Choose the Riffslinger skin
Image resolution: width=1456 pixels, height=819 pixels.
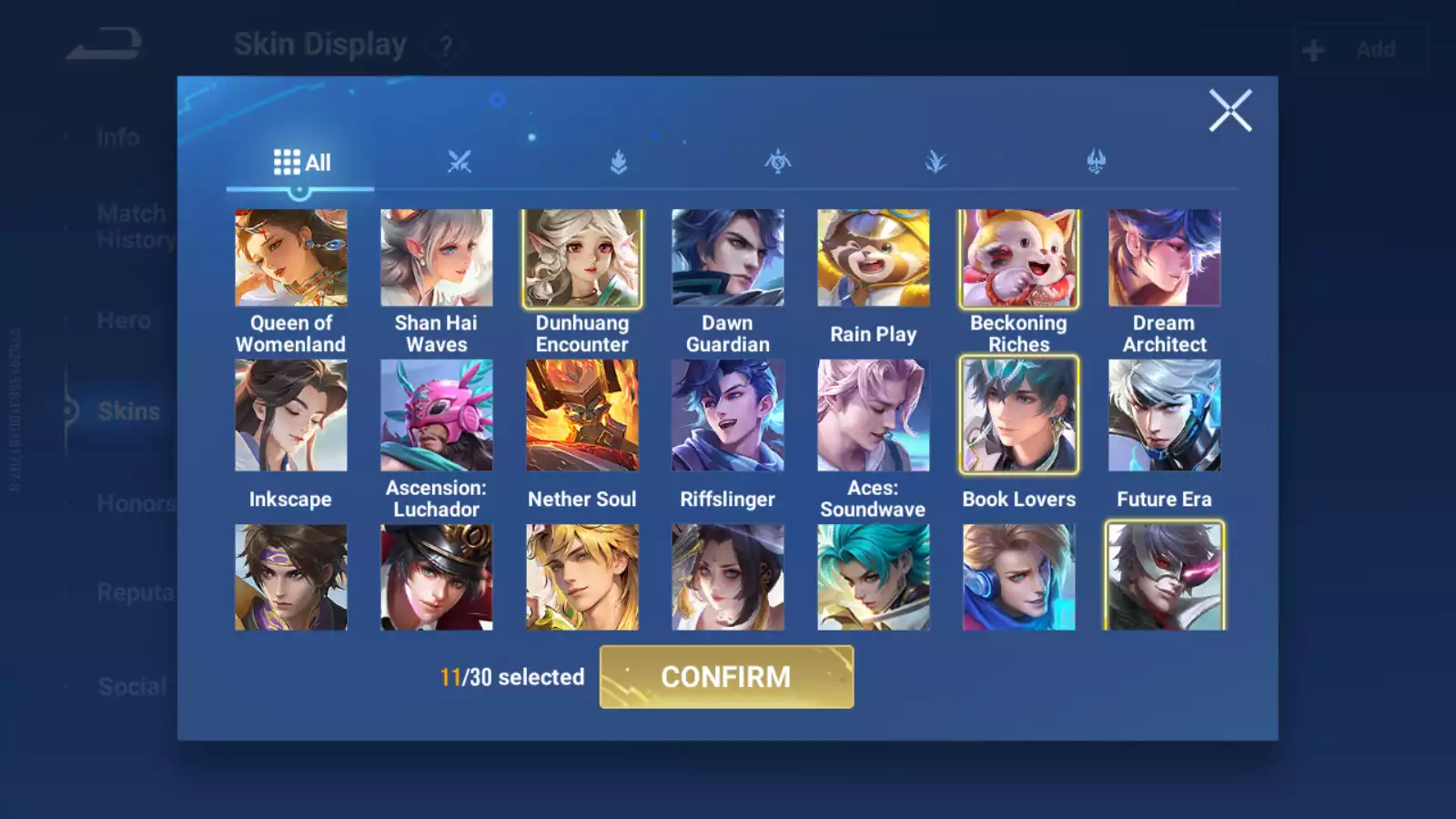tap(728, 416)
